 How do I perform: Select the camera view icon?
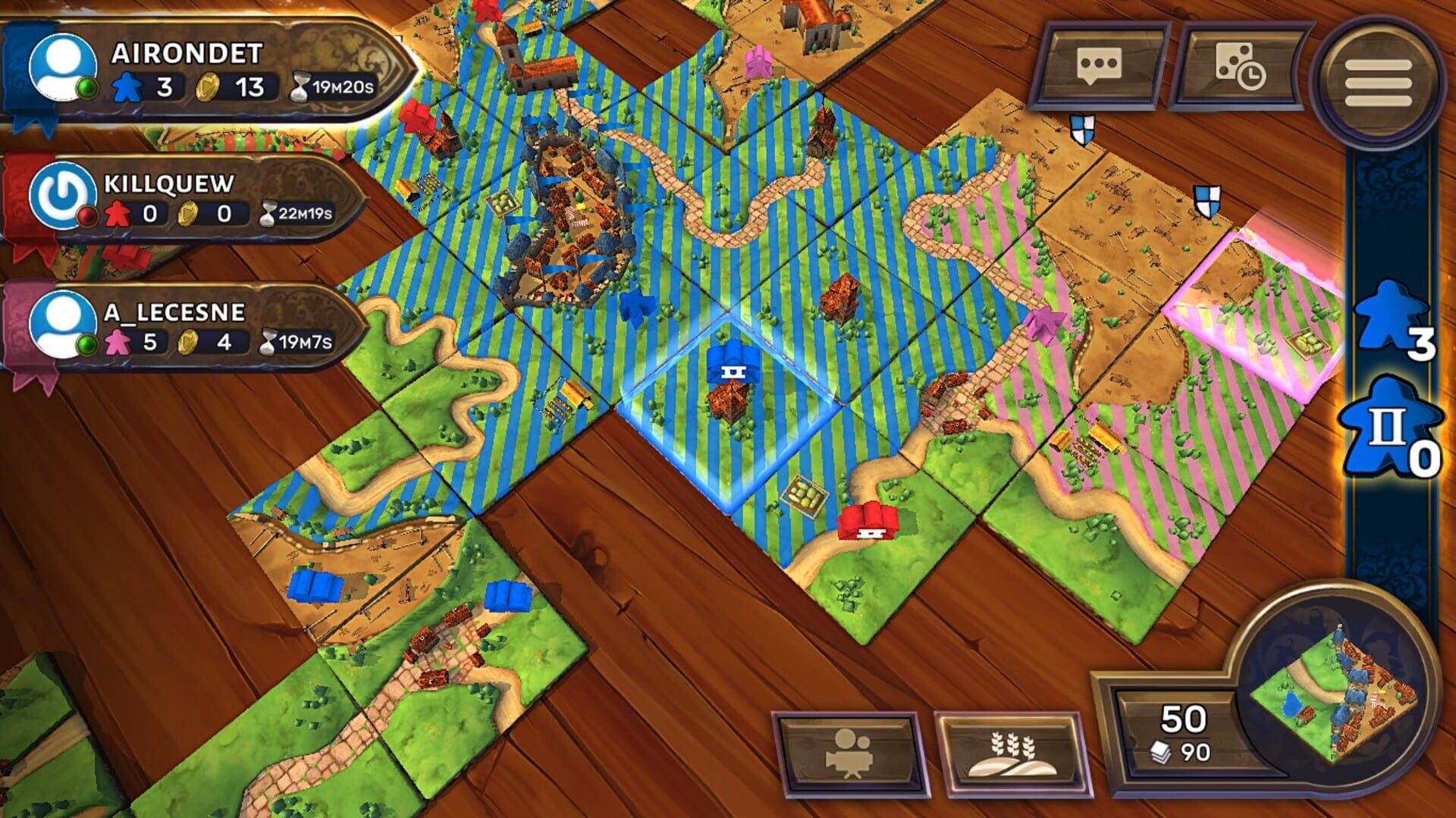pyautogui.click(x=844, y=751)
